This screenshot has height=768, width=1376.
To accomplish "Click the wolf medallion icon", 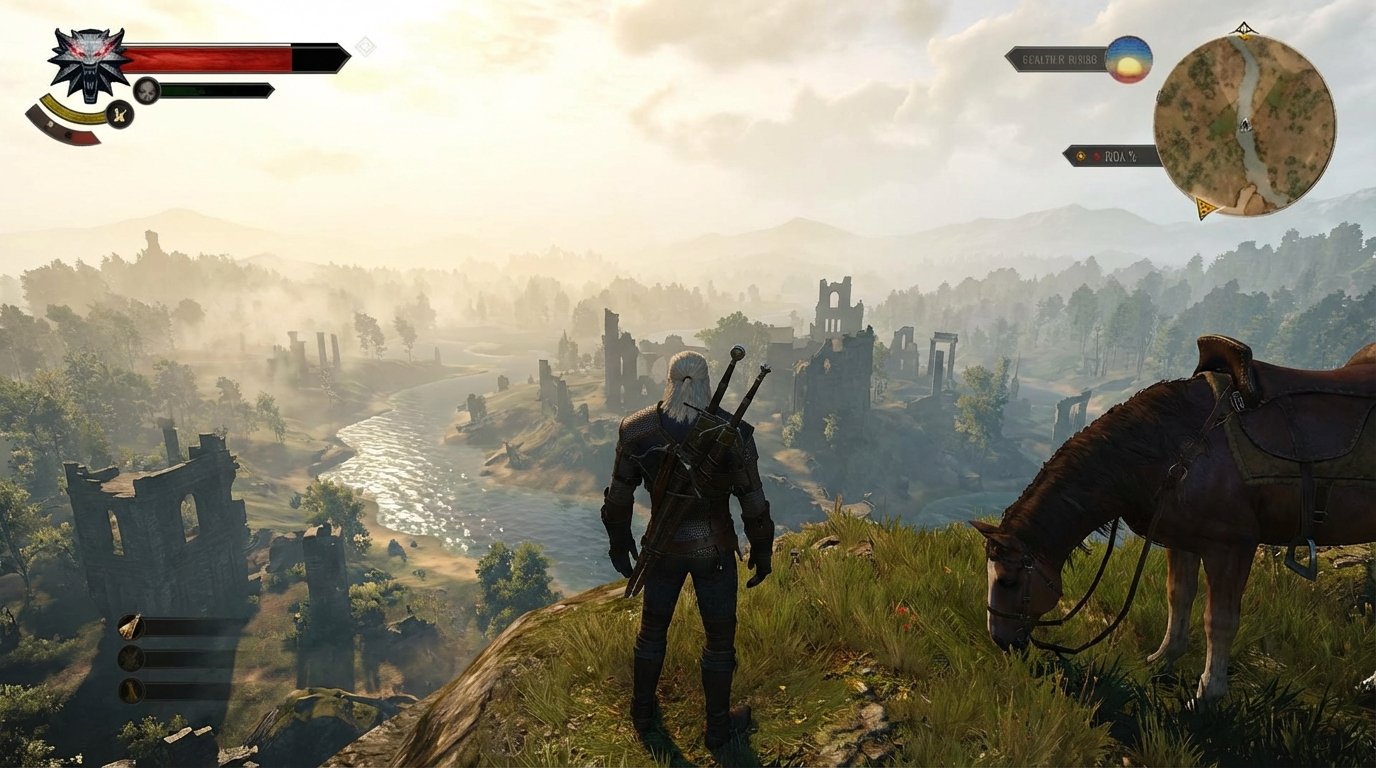I will tap(88, 65).
